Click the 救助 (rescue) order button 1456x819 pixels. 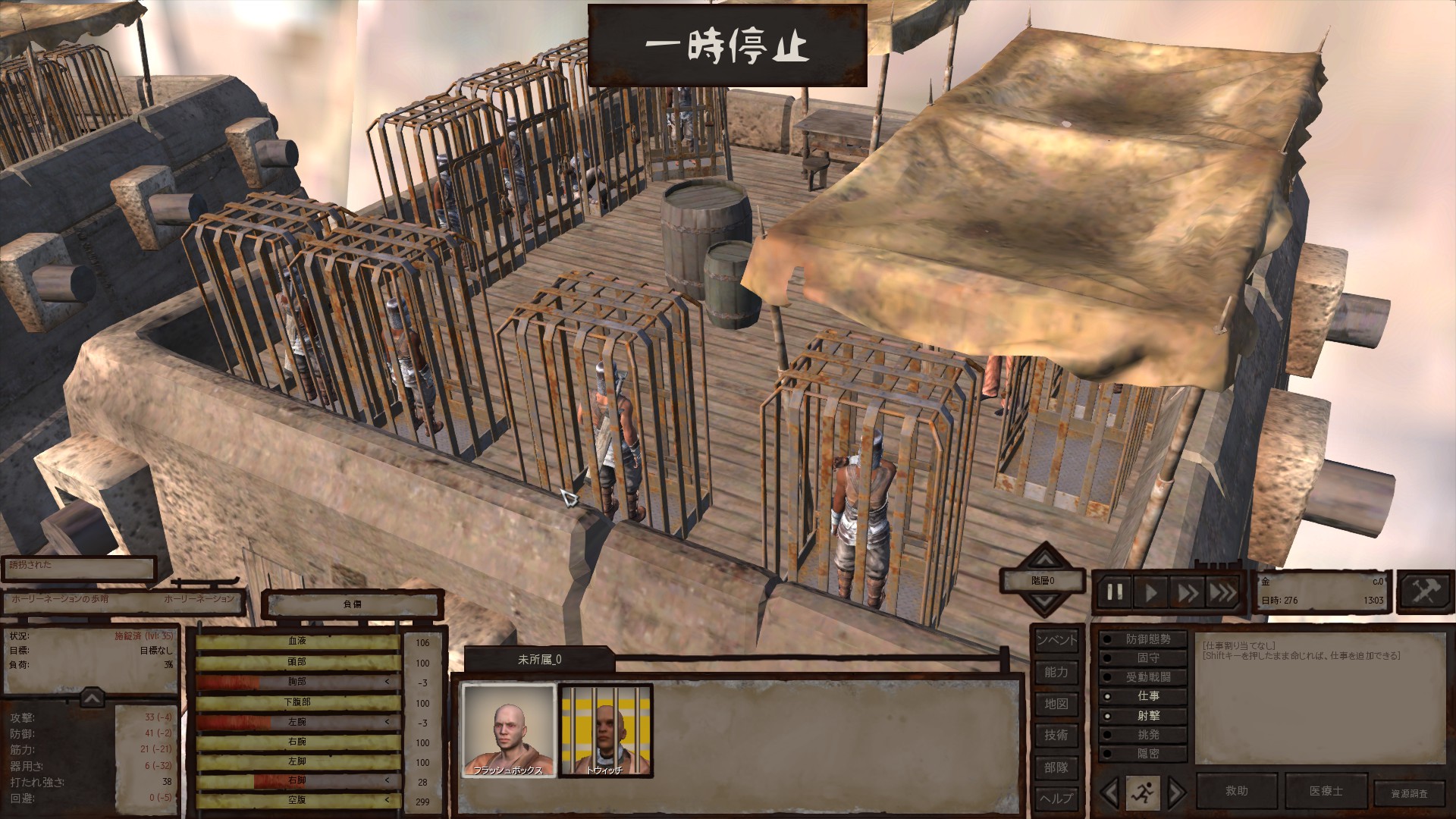click(1237, 791)
